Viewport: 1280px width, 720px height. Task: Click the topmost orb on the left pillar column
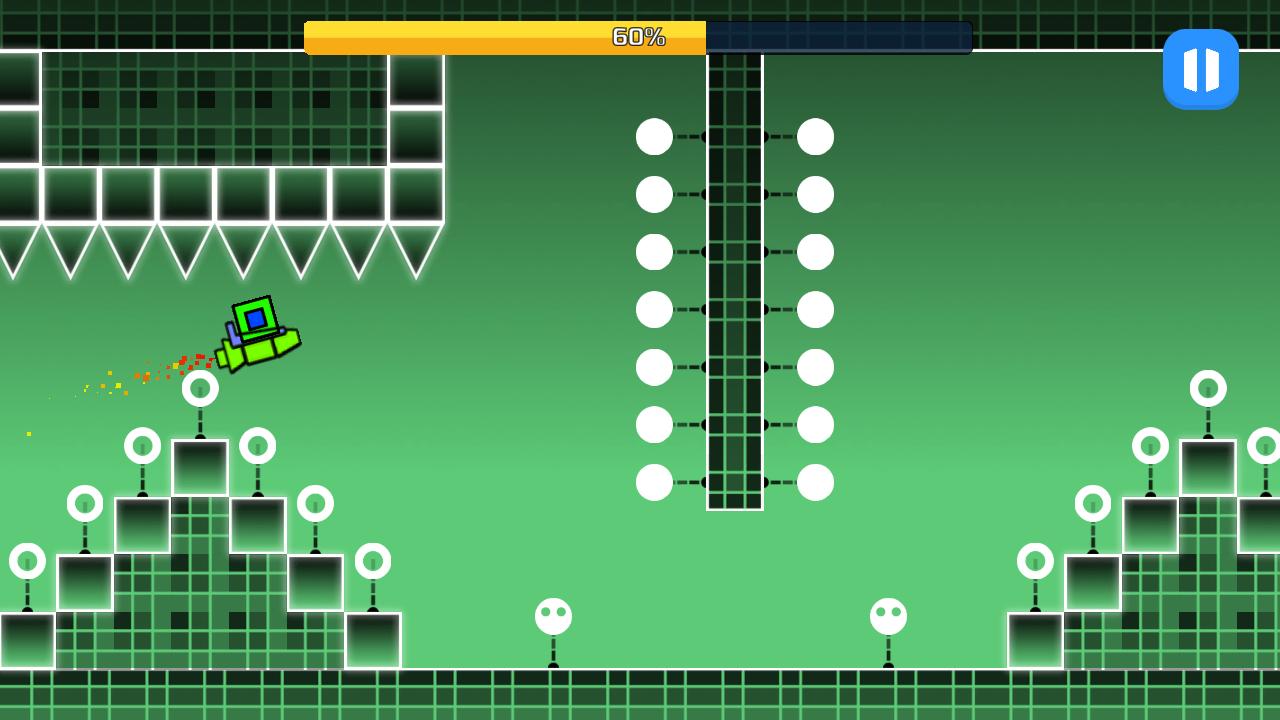pyautogui.click(x=655, y=137)
